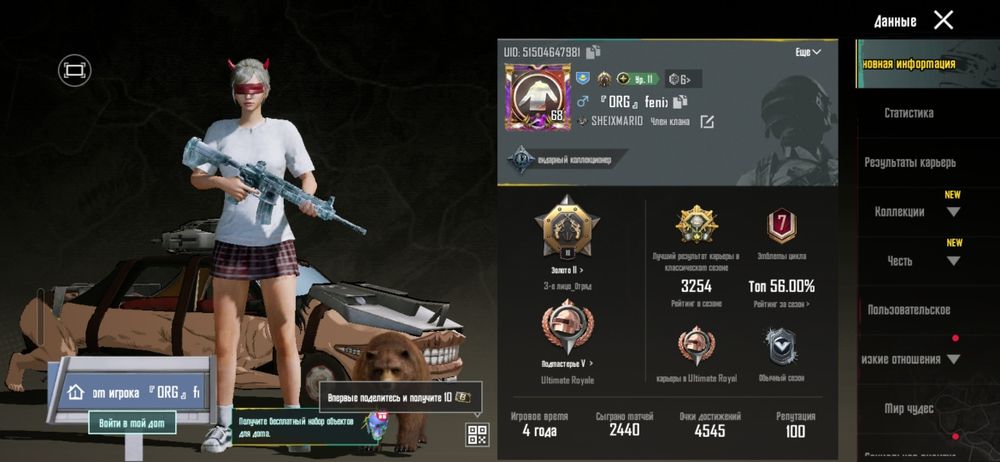Image resolution: width=1000 pixels, height=462 pixels.
Task: Expand the Коллекции section
Action: coord(953,212)
